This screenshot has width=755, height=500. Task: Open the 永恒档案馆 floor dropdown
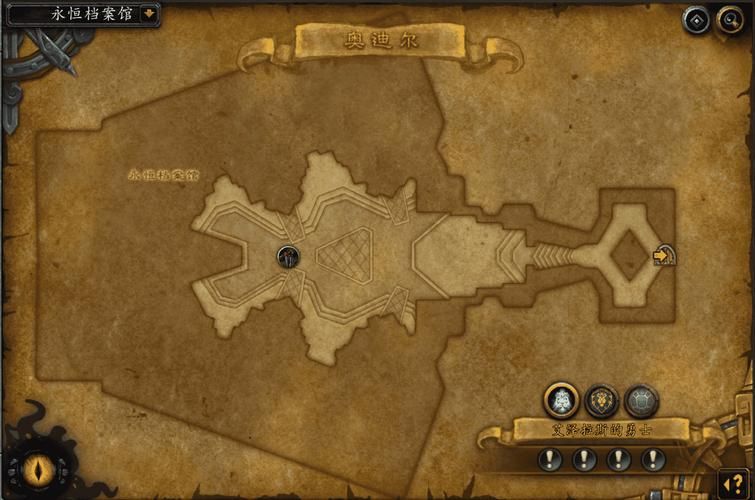click(149, 14)
